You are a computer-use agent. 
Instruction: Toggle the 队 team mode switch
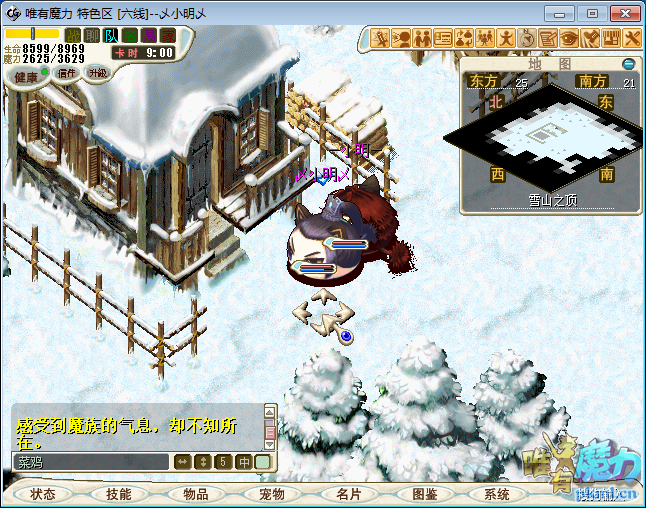point(111,35)
